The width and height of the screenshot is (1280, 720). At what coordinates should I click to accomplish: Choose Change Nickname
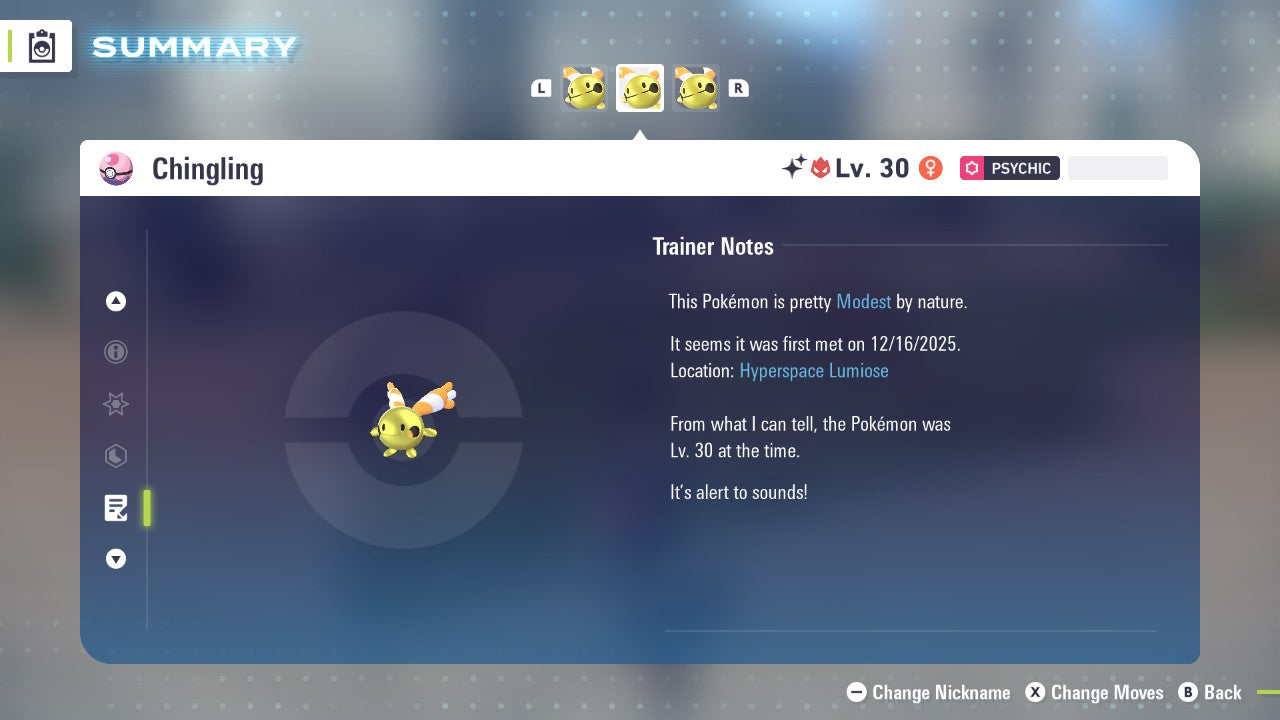928,692
